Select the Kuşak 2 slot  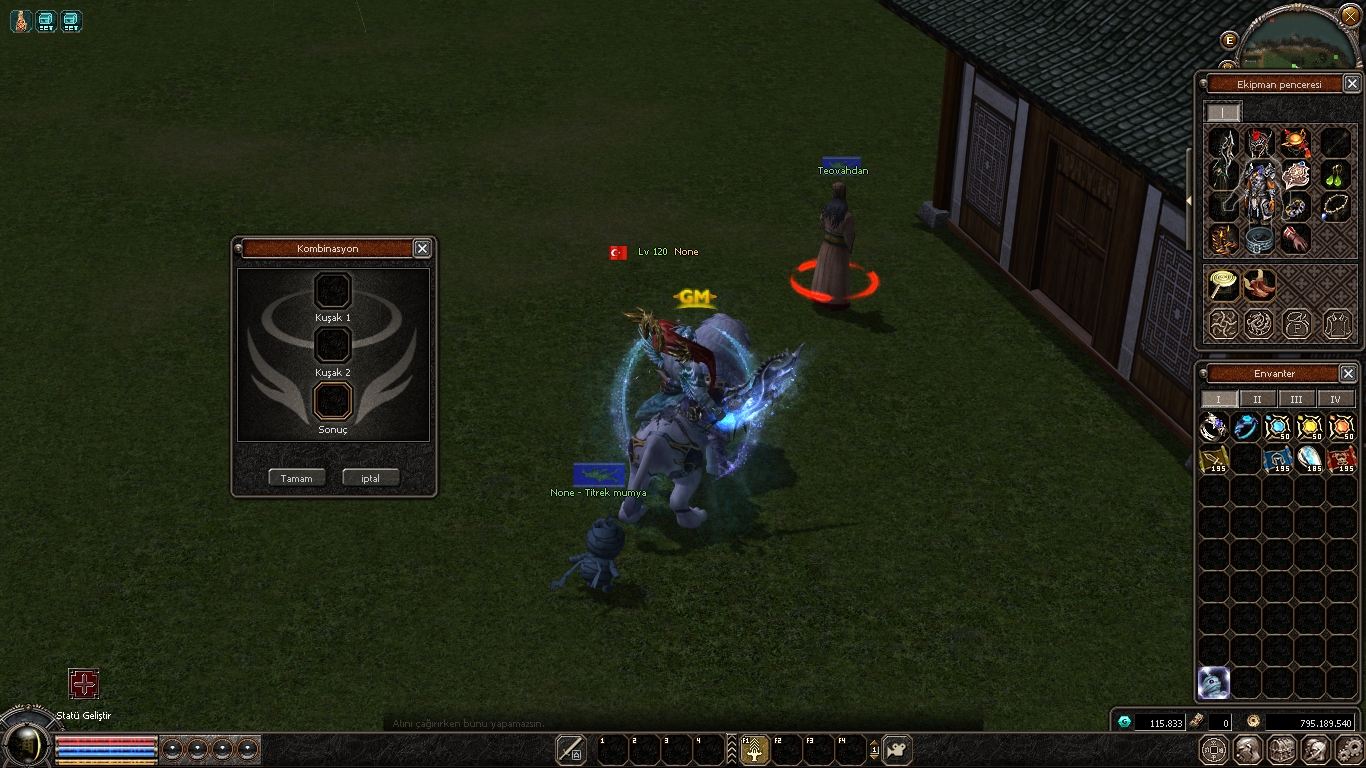[333, 345]
